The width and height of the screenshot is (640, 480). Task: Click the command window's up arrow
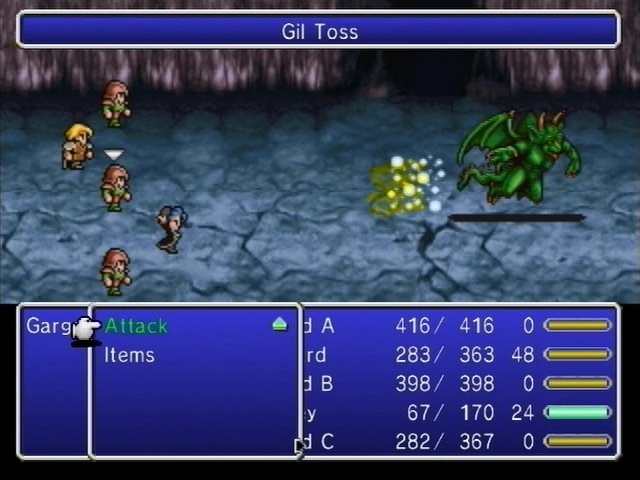pos(279,325)
